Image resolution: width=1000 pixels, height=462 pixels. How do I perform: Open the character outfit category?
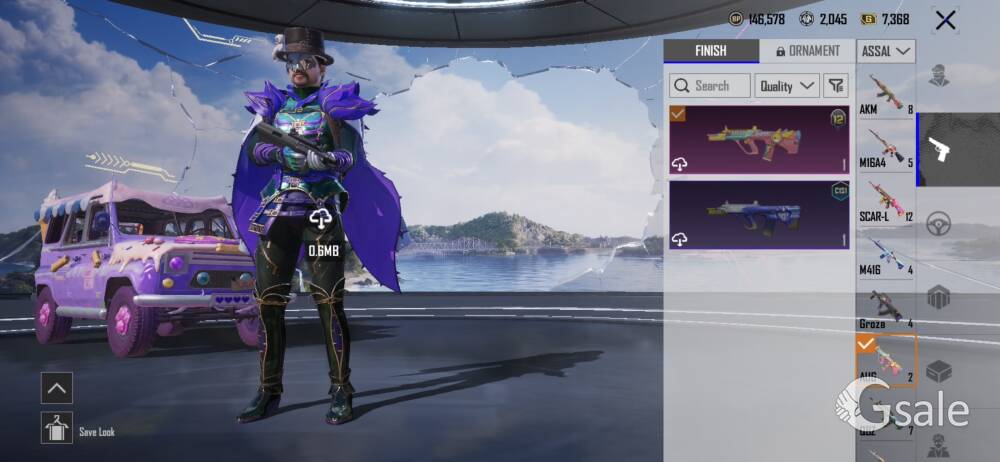click(x=939, y=76)
